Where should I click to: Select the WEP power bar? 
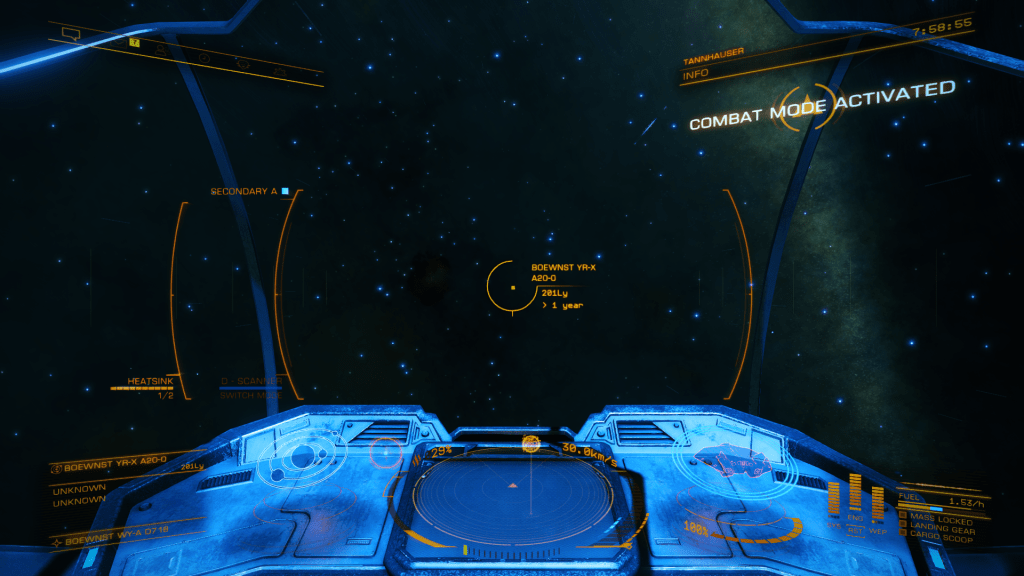click(x=877, y=500)
